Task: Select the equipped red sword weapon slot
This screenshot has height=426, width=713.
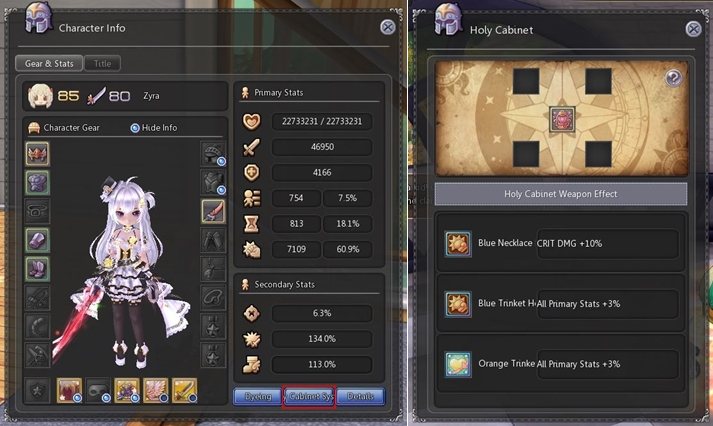Action: [x=213, y=210]
